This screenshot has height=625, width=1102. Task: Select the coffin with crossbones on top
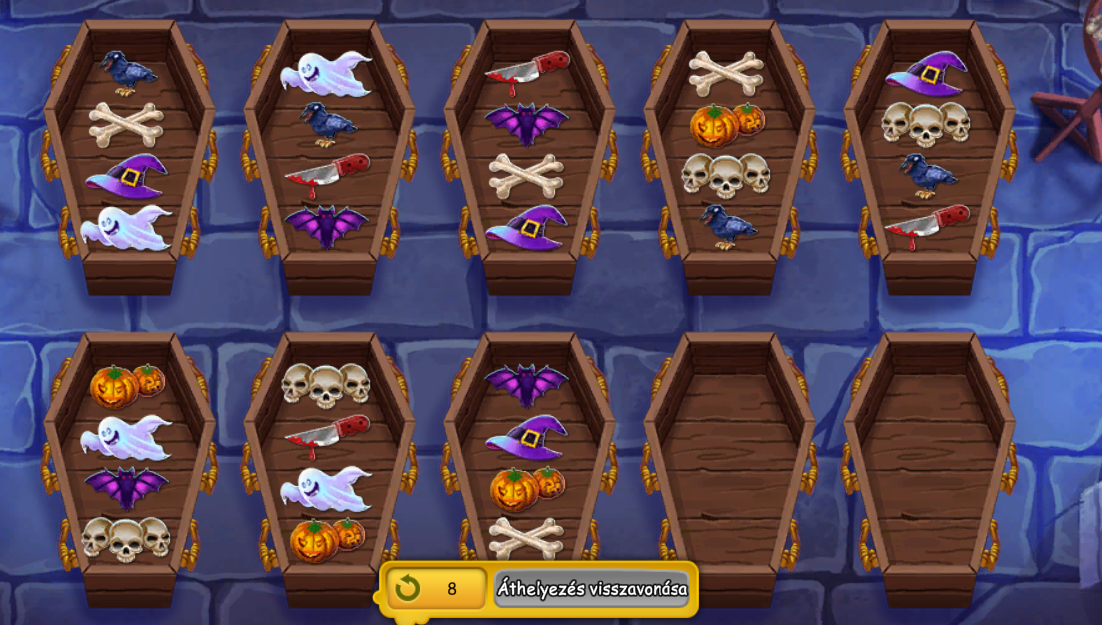[727, 150]
